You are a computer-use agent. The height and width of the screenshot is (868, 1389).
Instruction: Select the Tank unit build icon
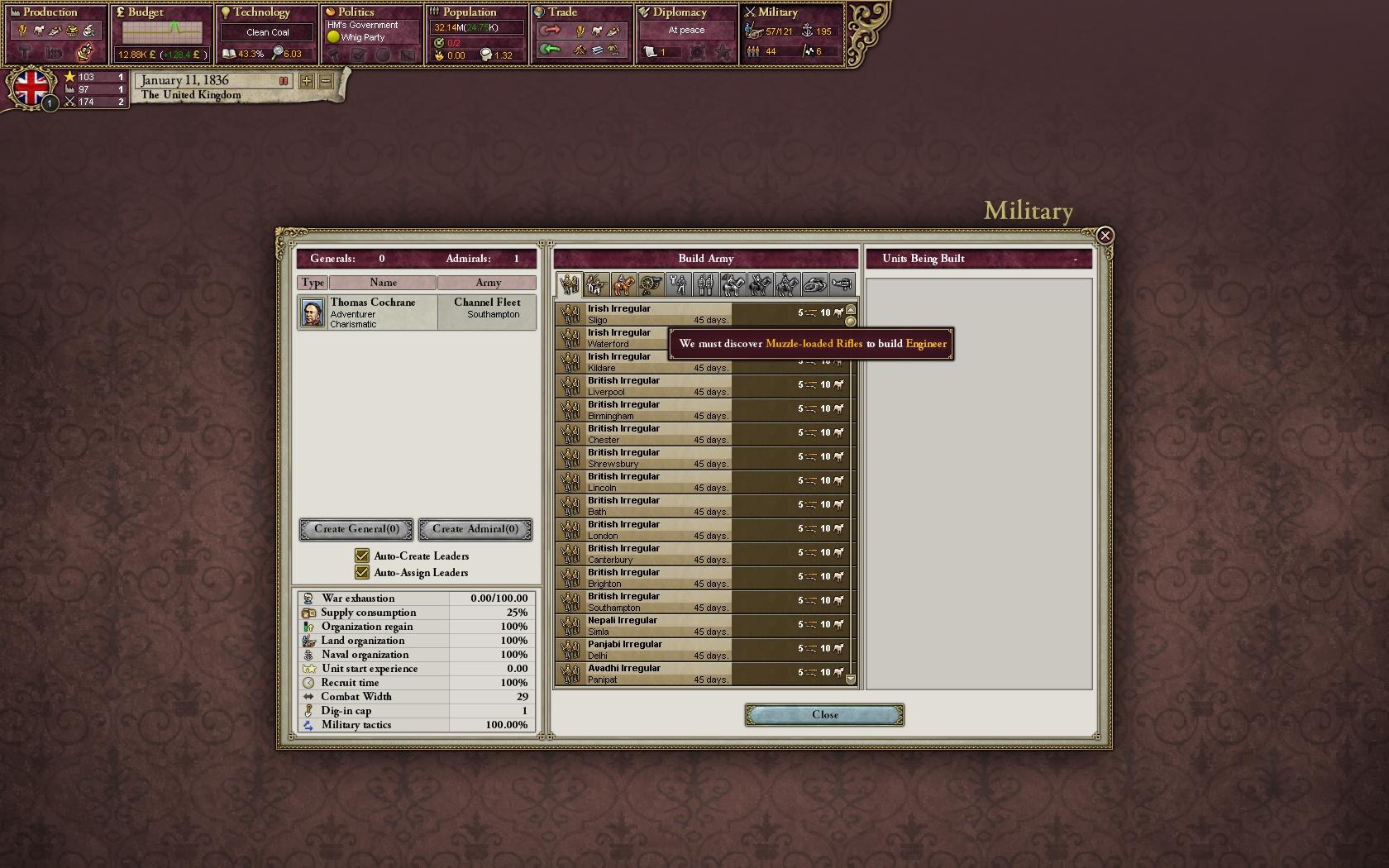click(x=815, y=284)
